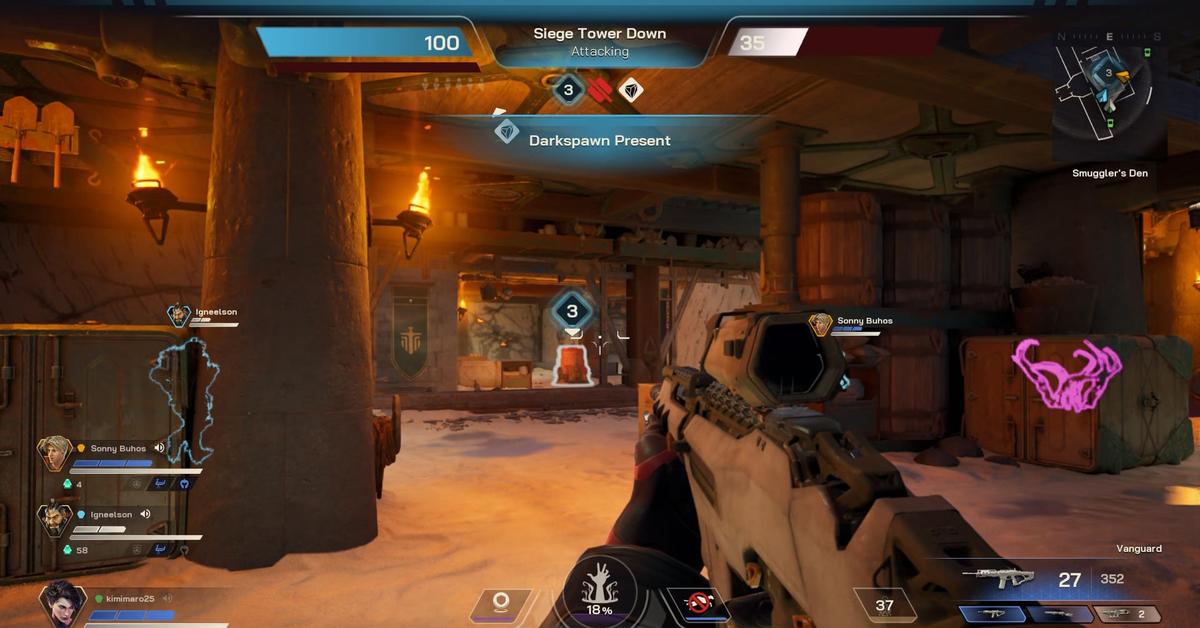Click the slot showing count 37

885,605
